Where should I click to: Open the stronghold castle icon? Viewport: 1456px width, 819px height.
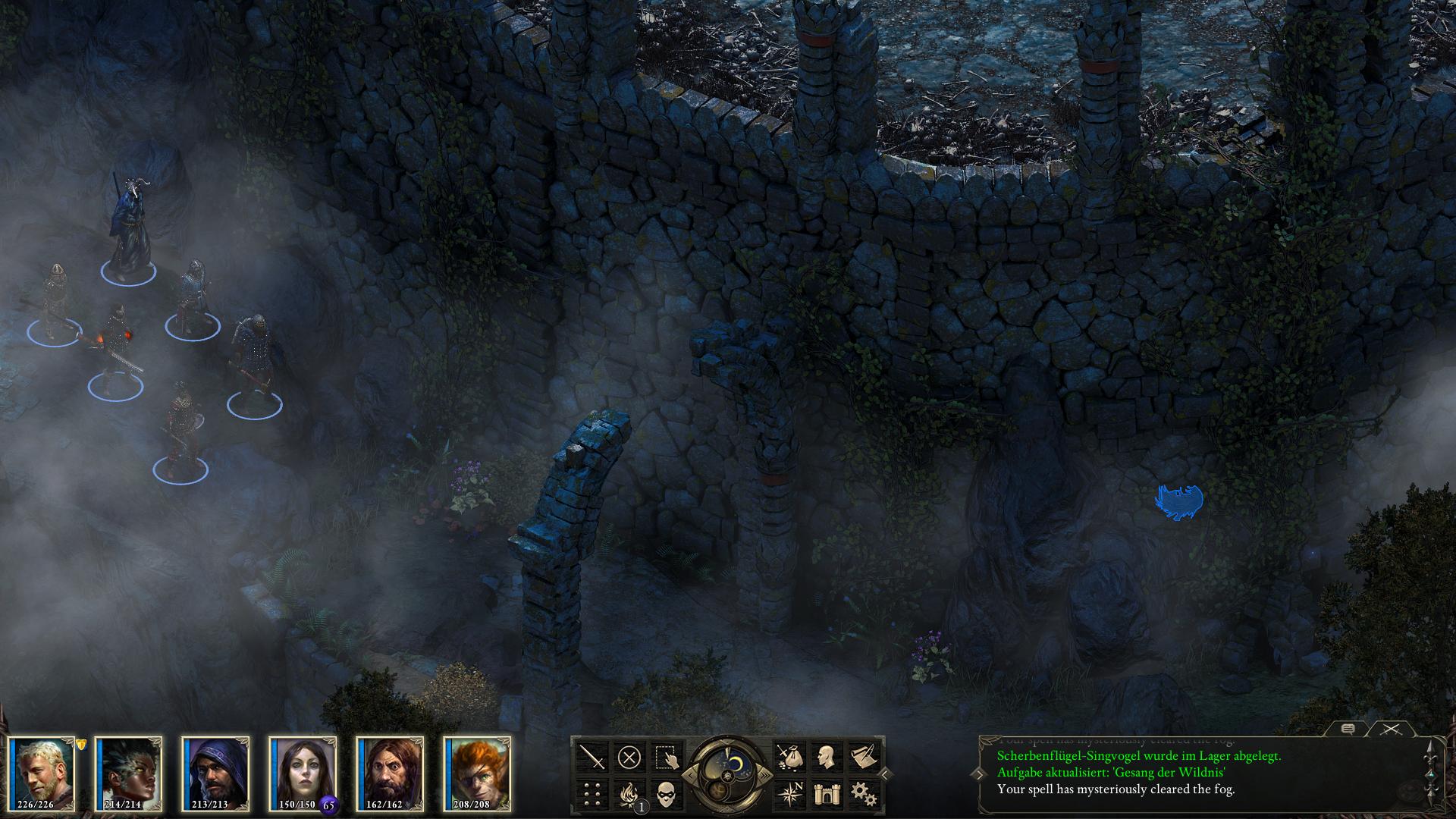(826, 794)
